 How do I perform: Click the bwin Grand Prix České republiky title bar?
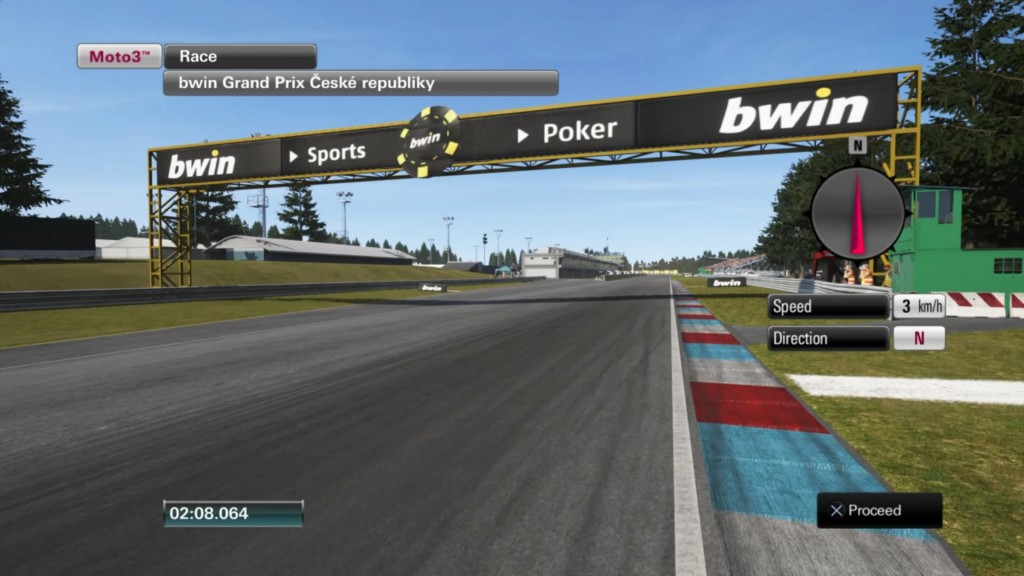pyautogui.click(x=360, y=83)
